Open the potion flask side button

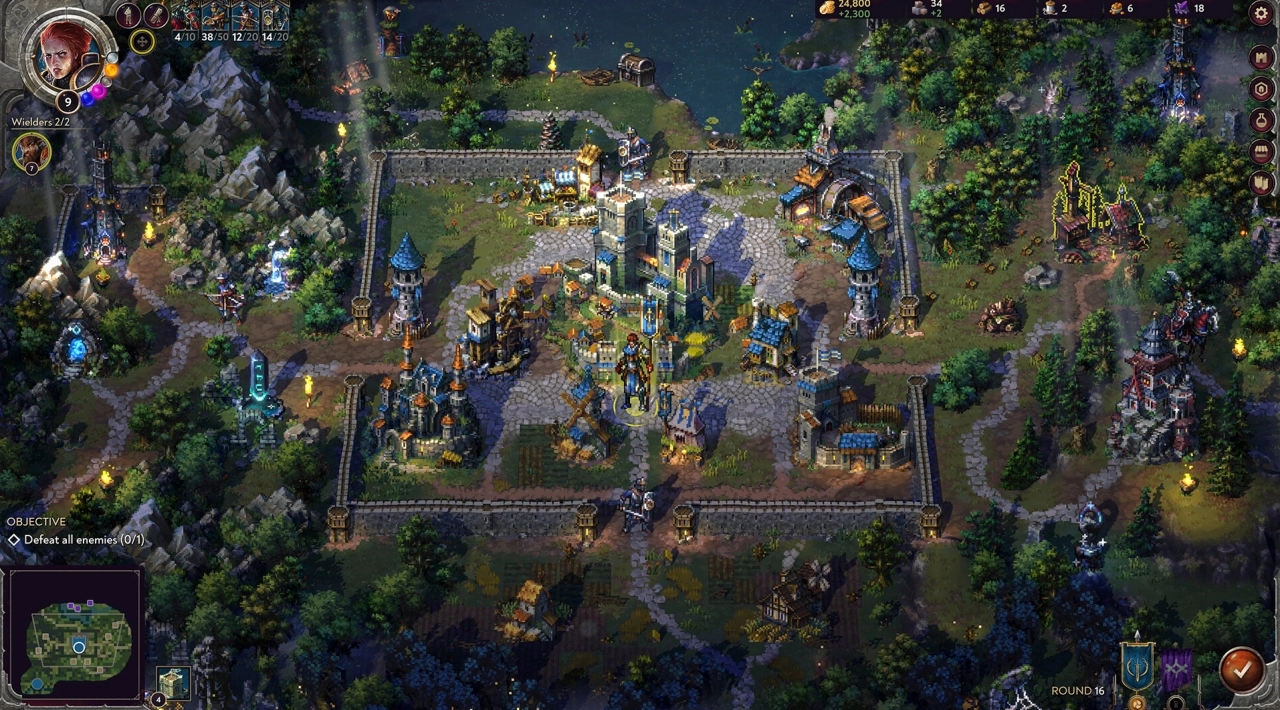click(x=1262, y=121)
